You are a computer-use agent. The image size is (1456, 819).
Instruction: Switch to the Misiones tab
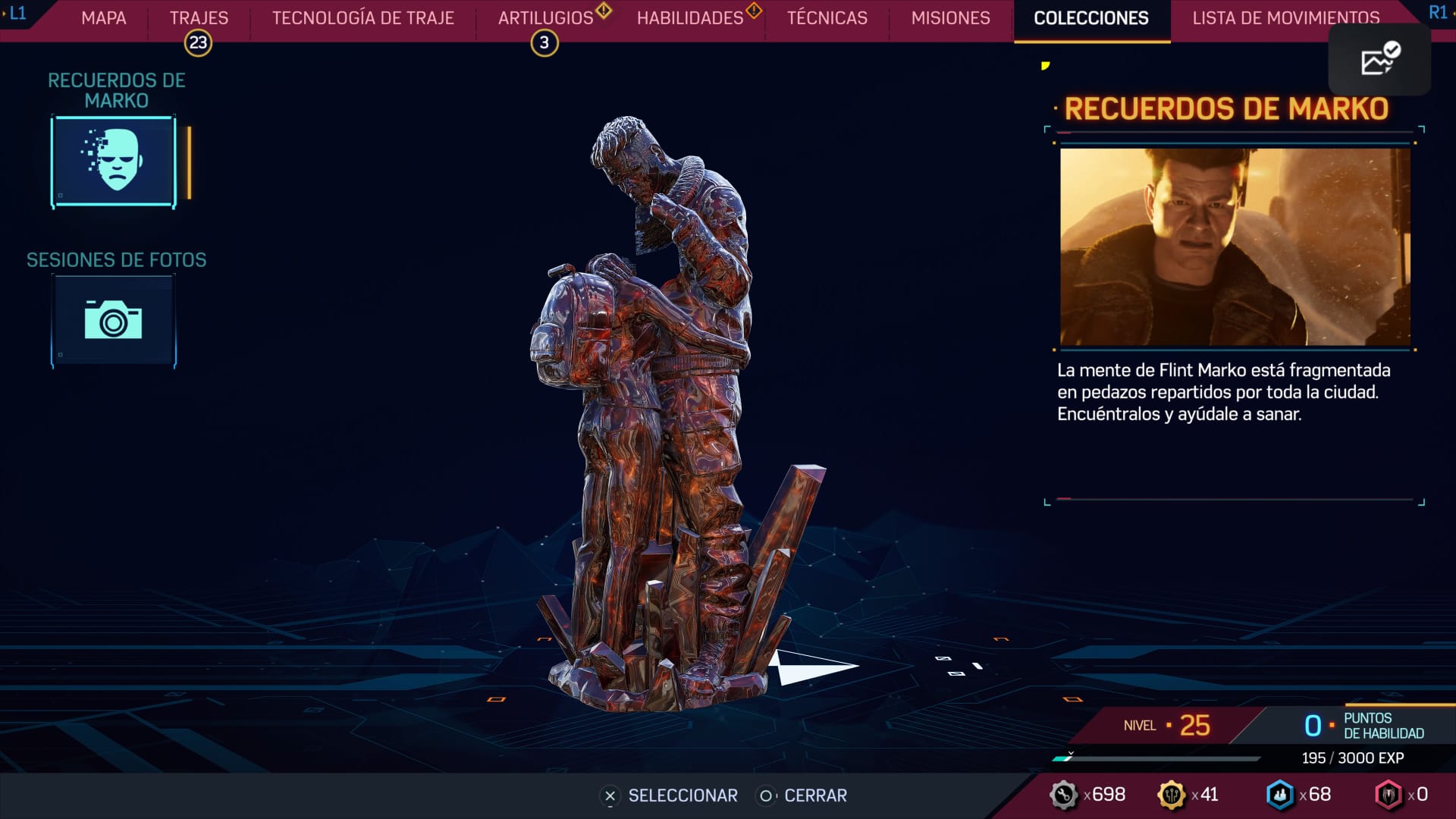(x=950, y=18)
